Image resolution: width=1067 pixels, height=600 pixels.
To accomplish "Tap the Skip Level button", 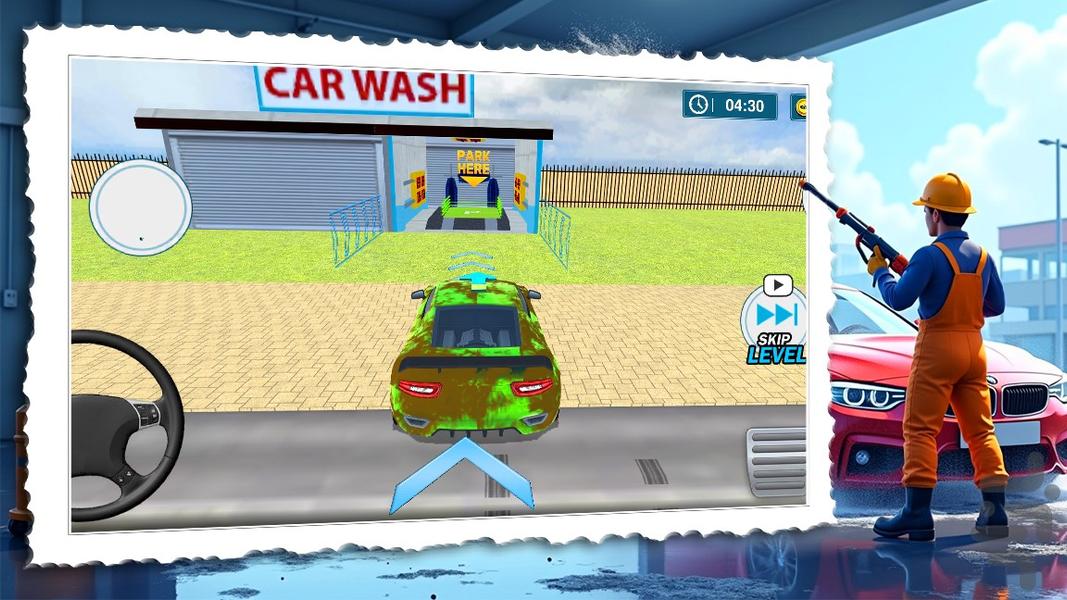I will click(776, 320).
